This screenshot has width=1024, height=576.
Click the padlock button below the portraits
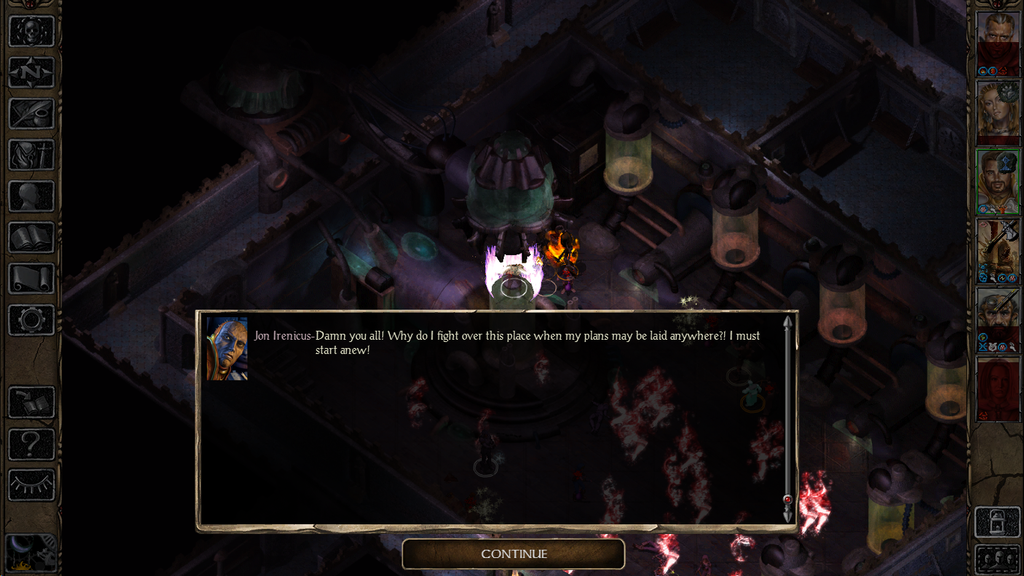click(997, 521)
